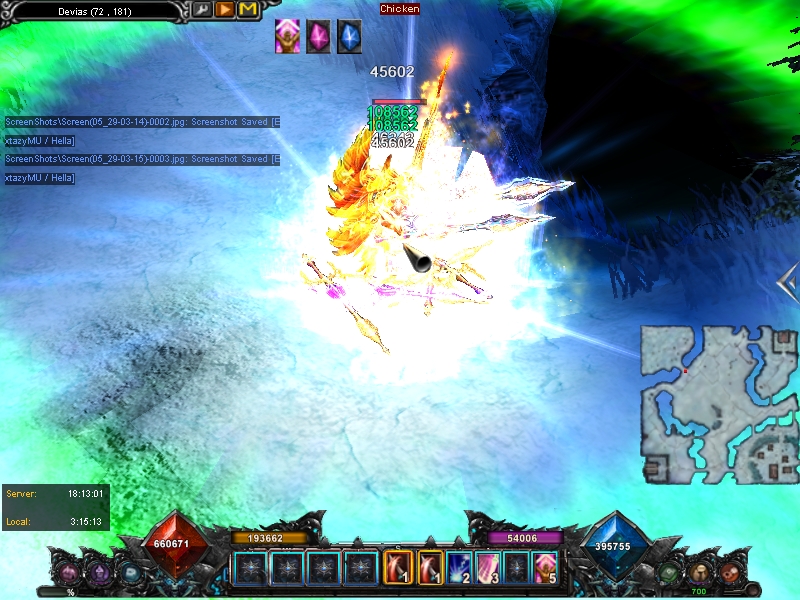Select the Chicken target name label
Screen dimensions: 800x600
(400, 9)
